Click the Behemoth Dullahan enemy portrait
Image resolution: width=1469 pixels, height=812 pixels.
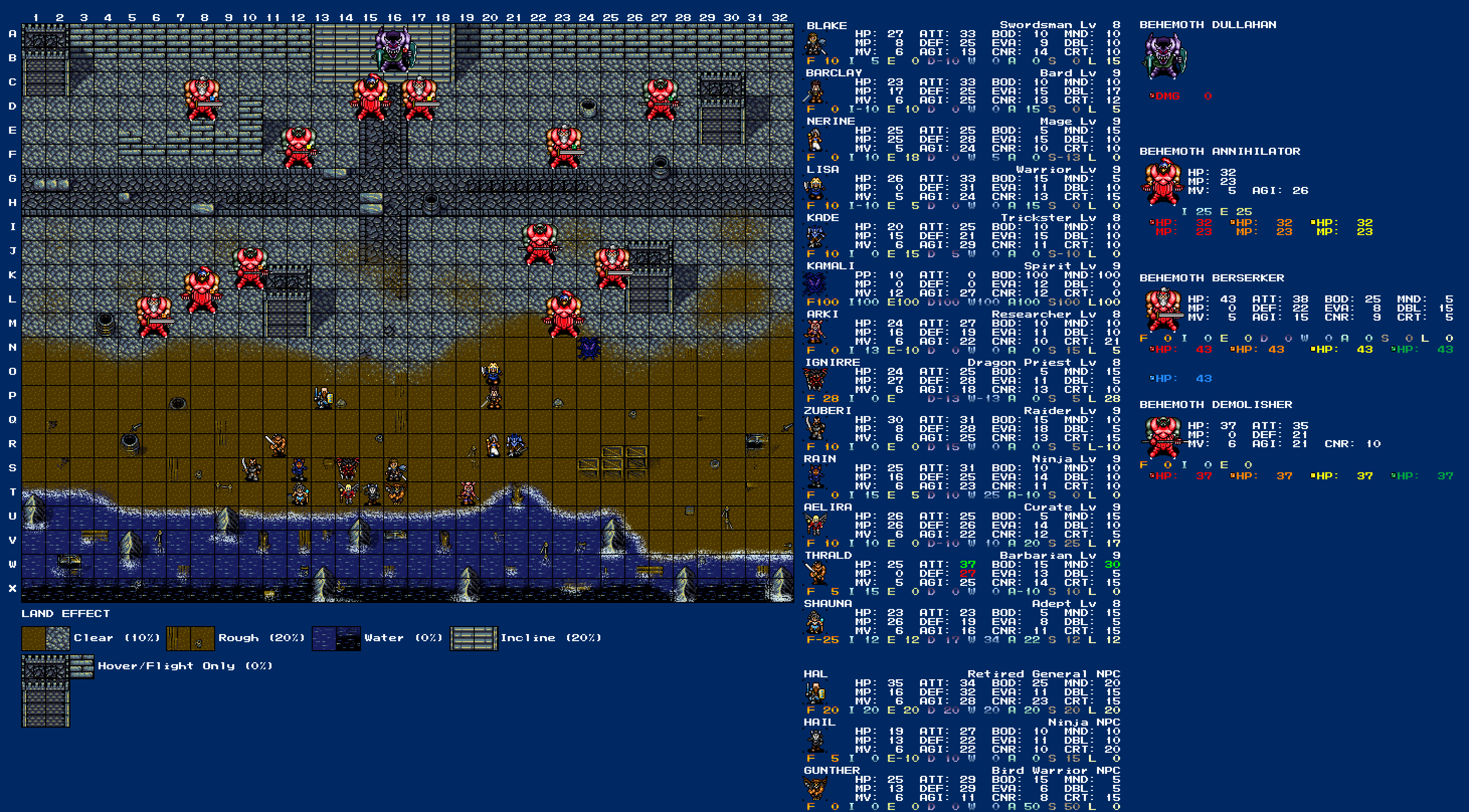click(x=1163, y=56)
